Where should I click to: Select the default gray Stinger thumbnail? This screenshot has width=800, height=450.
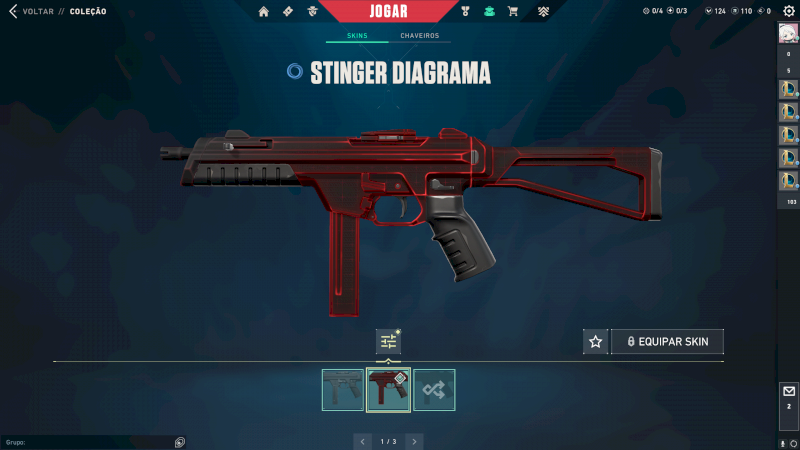[x=343, y=390]
